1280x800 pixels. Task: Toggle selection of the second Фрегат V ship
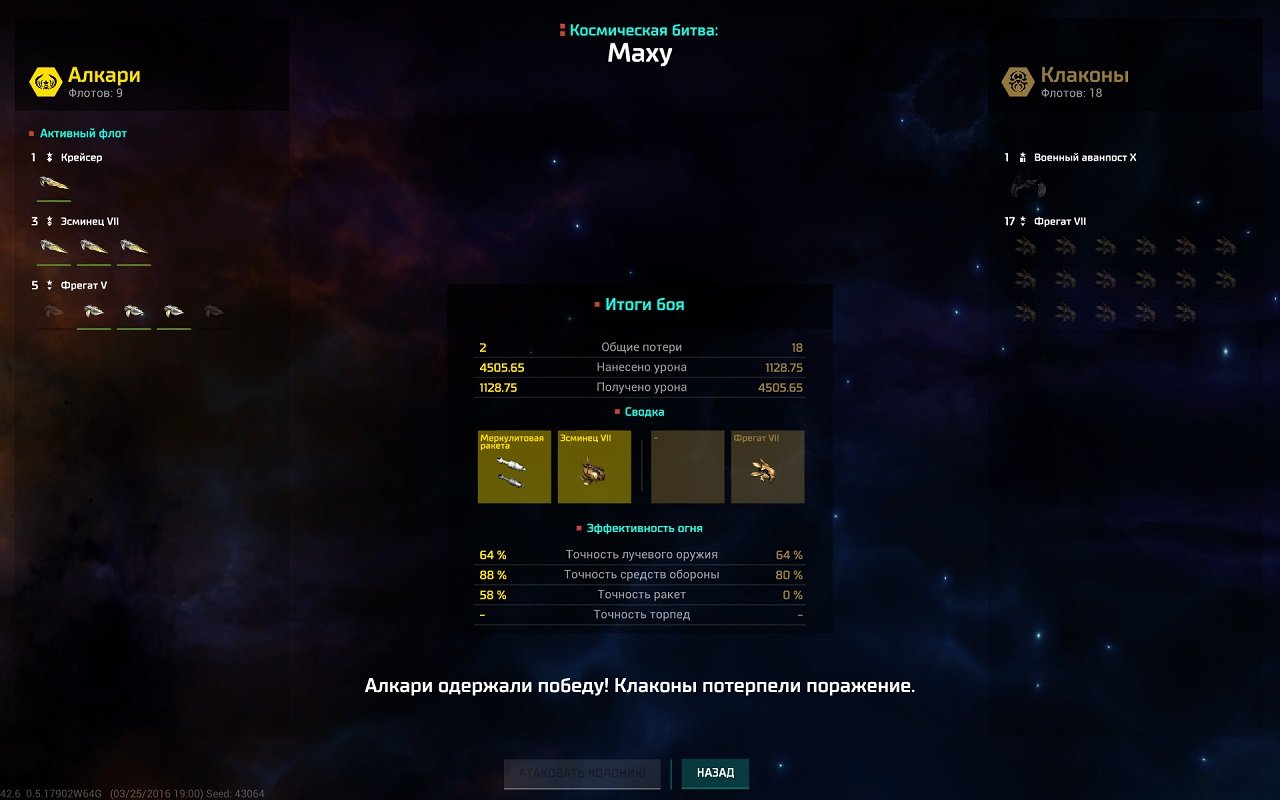[93, 310]
